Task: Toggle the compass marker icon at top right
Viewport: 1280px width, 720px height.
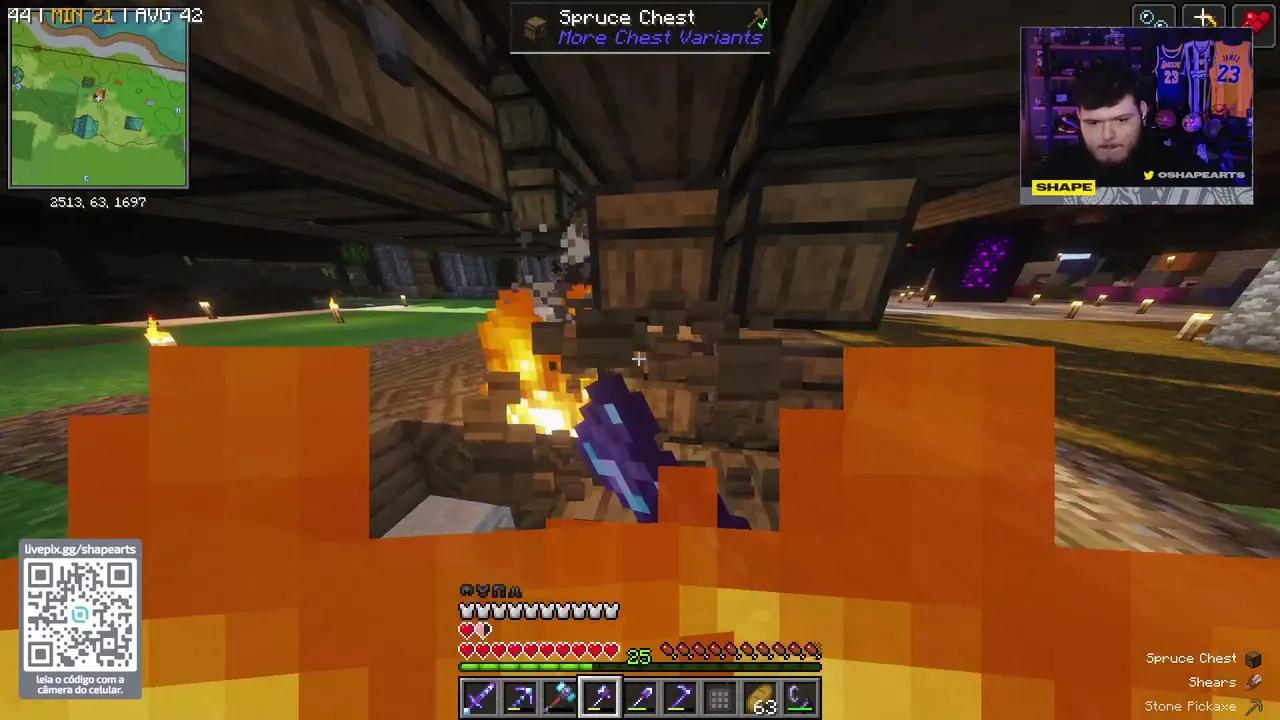Action: pyautogui.click(x=1154, y=17)
